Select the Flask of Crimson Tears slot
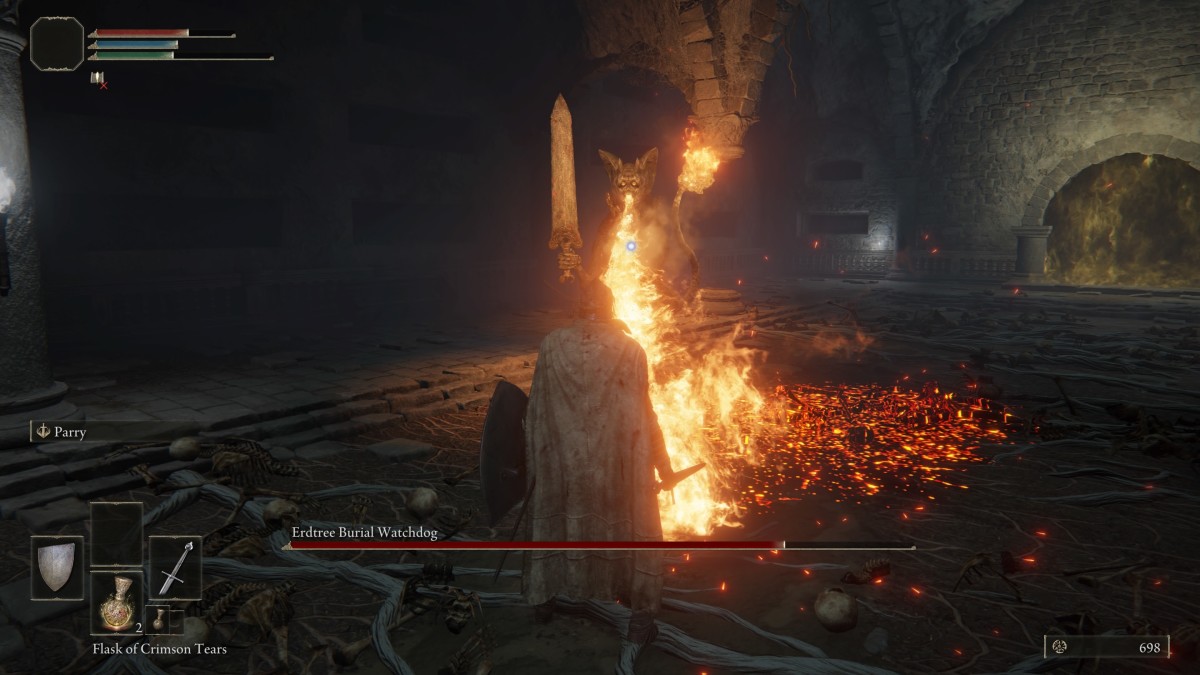The height and width of the screenshot is (675, 1200). click(116, 603)
